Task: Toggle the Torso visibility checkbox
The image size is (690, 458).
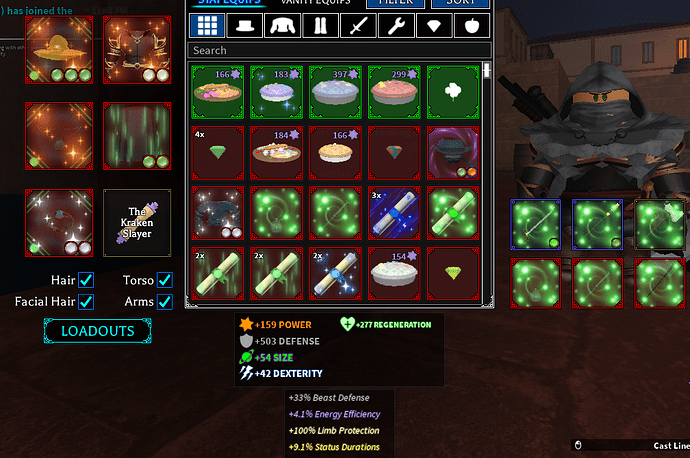Action: tap(165, 281)
